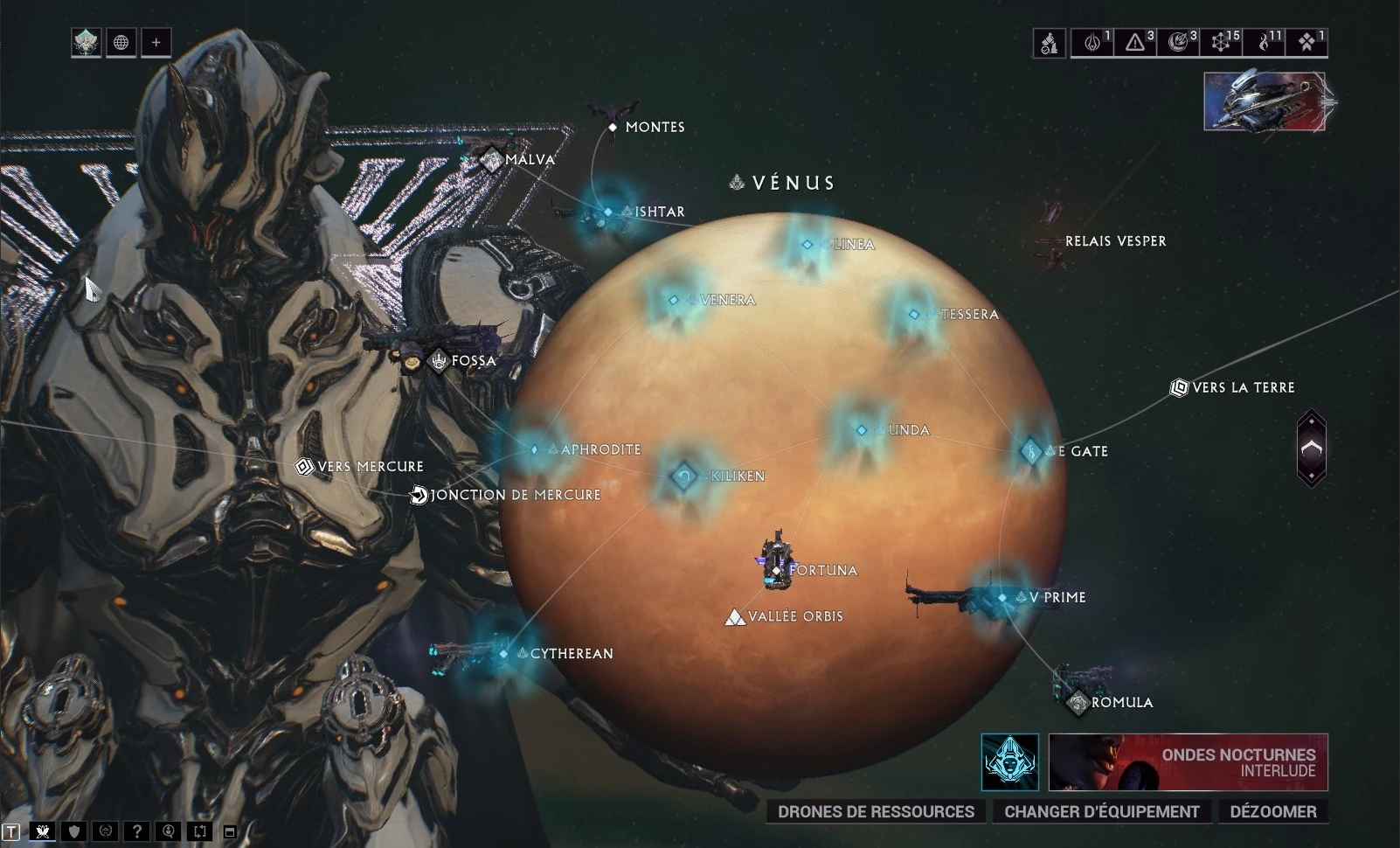Open the alerts warning triangle icon
This screenshot has width=1400, height=848.
(1135, 42)
